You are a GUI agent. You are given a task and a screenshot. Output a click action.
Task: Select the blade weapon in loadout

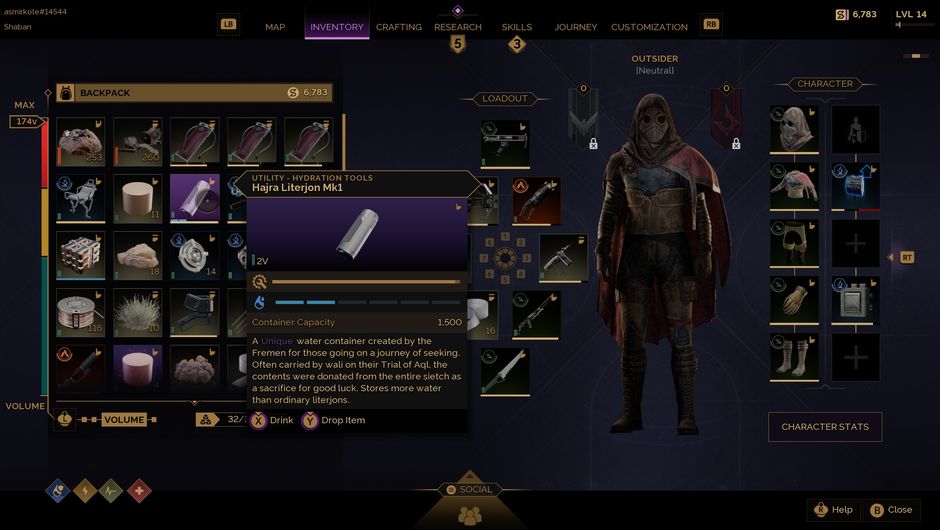click(506, 370)
